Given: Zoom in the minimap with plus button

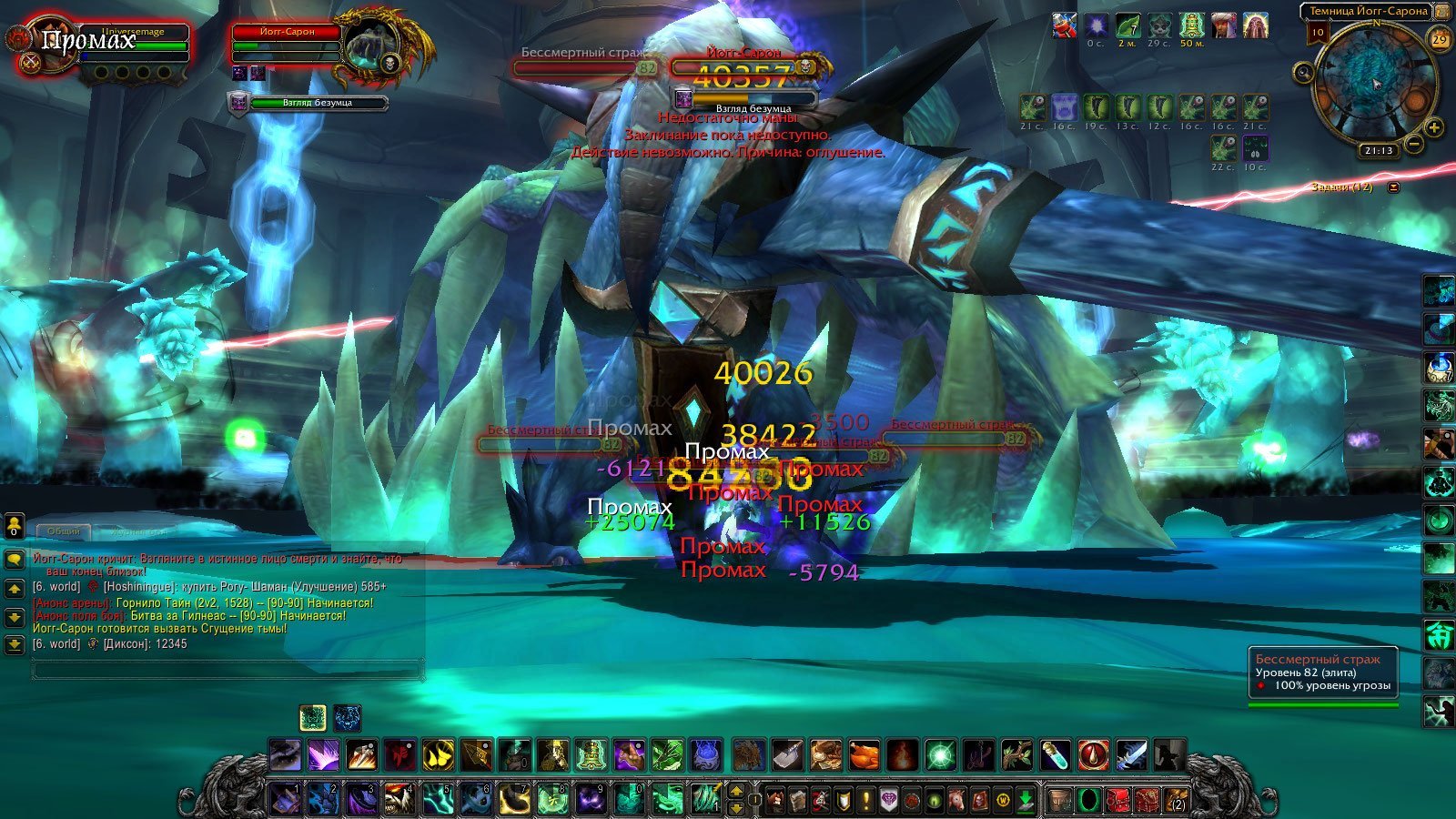Looking at the screenshot, I should click(1434, 127).
